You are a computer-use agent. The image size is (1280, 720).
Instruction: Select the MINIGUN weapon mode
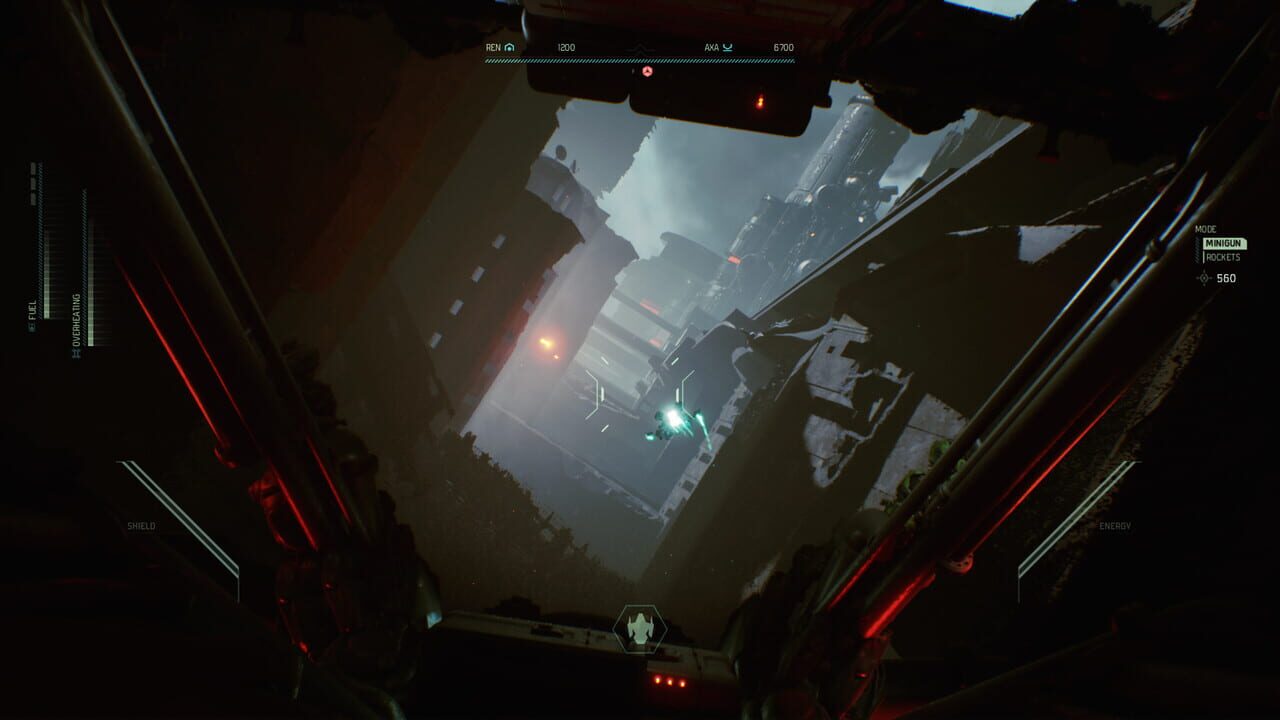1223,243
